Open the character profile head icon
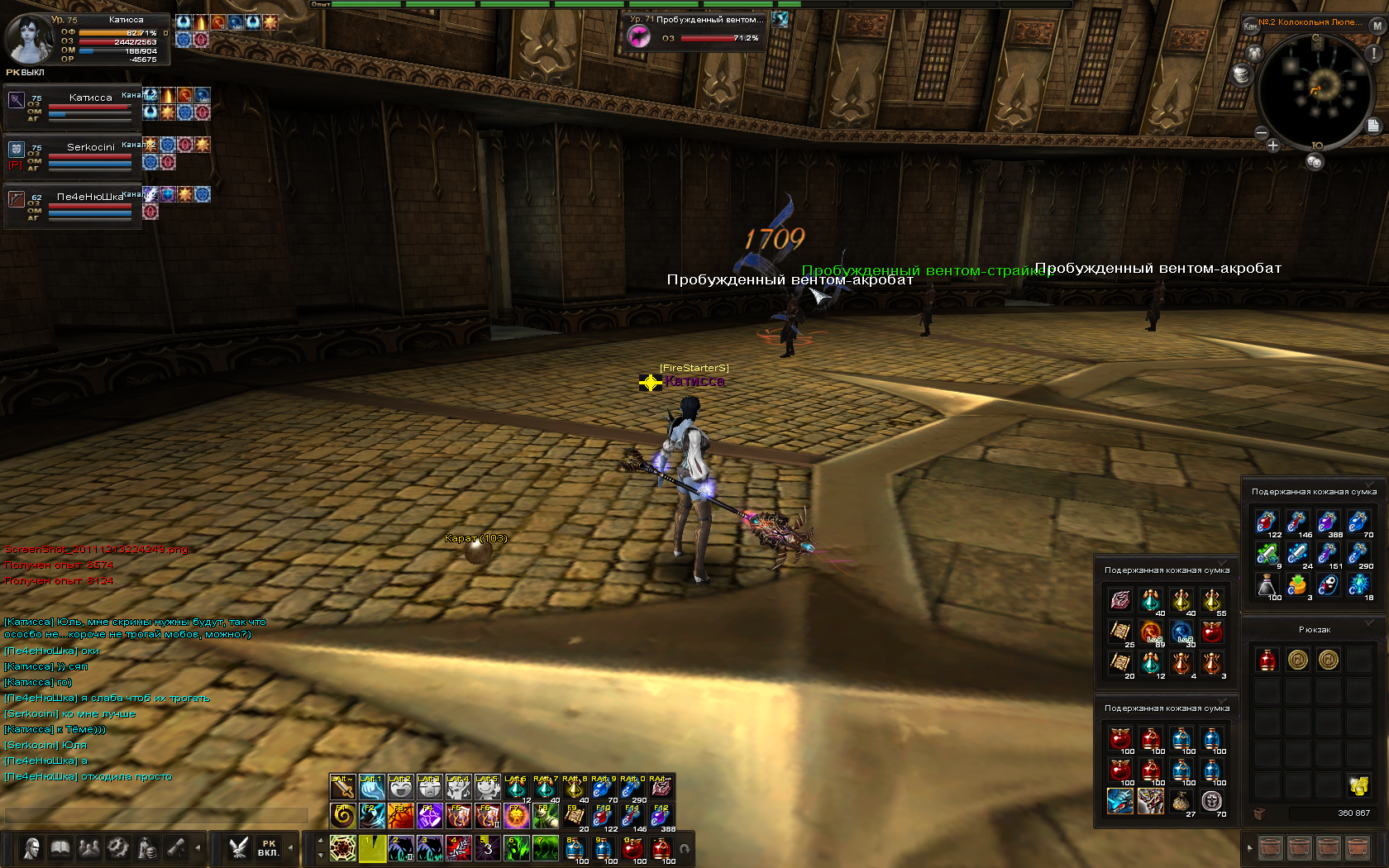Screen dimensions: 1389x868 (x=31, y=848)
